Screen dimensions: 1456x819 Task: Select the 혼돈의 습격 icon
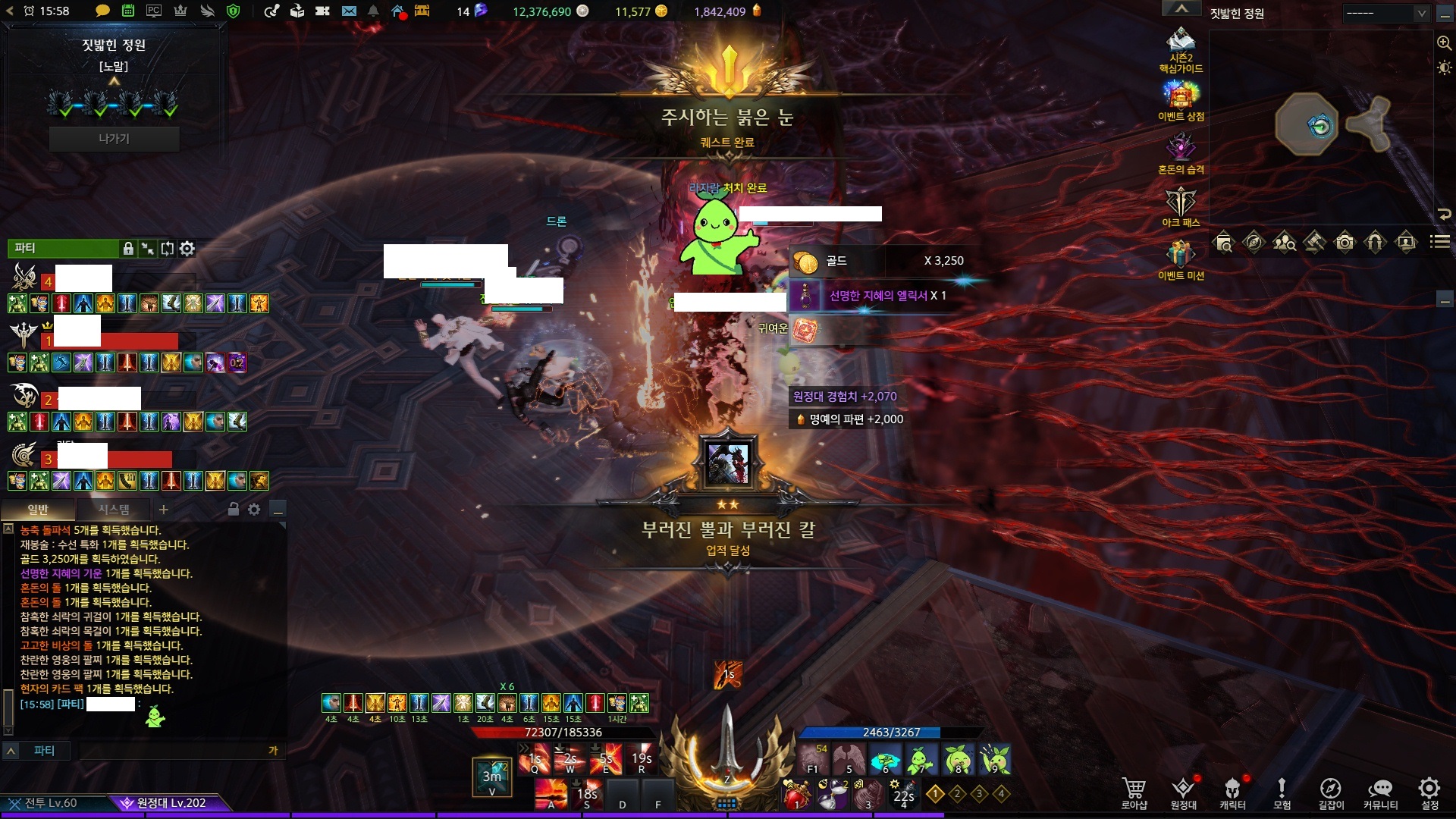pyautogui.click(x=1181, y=150)
